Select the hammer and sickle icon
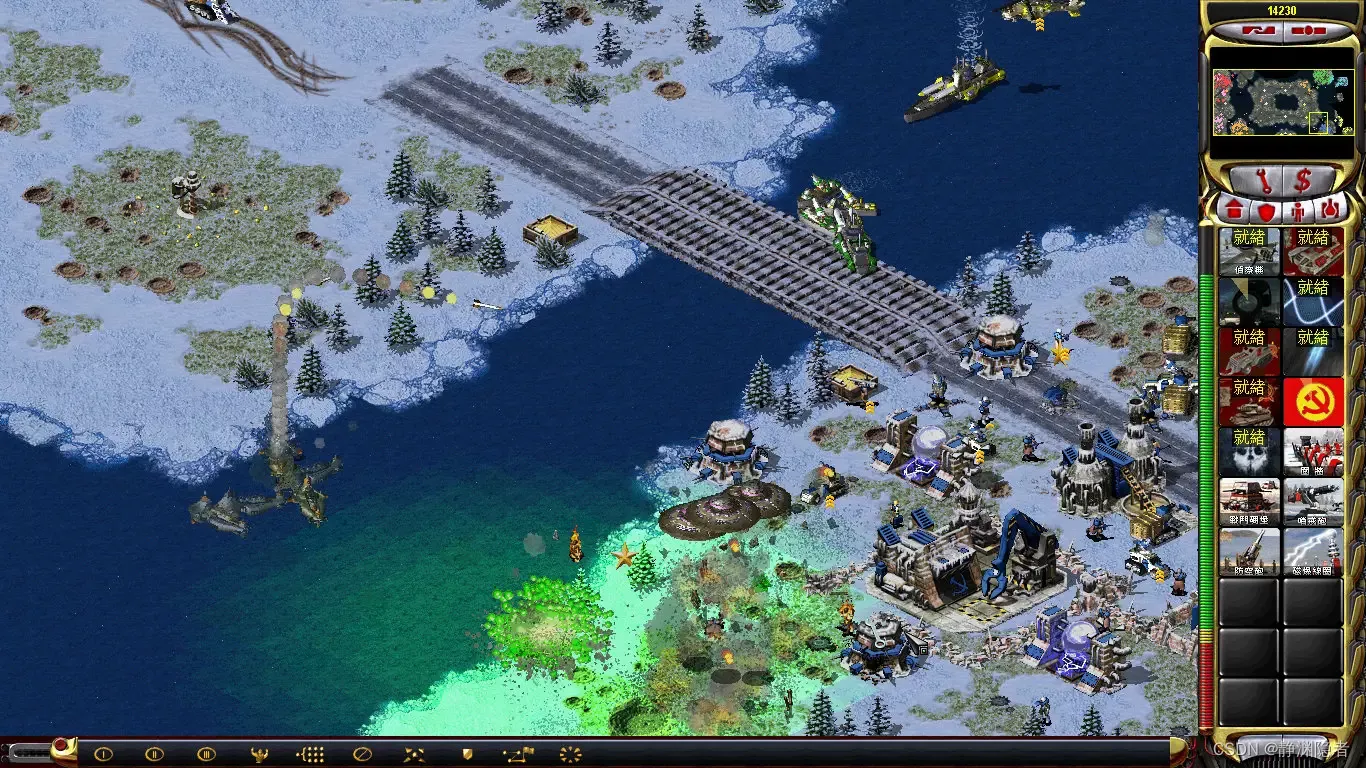This screenshot has width=1366, height=768. [x=1313, y=401]
